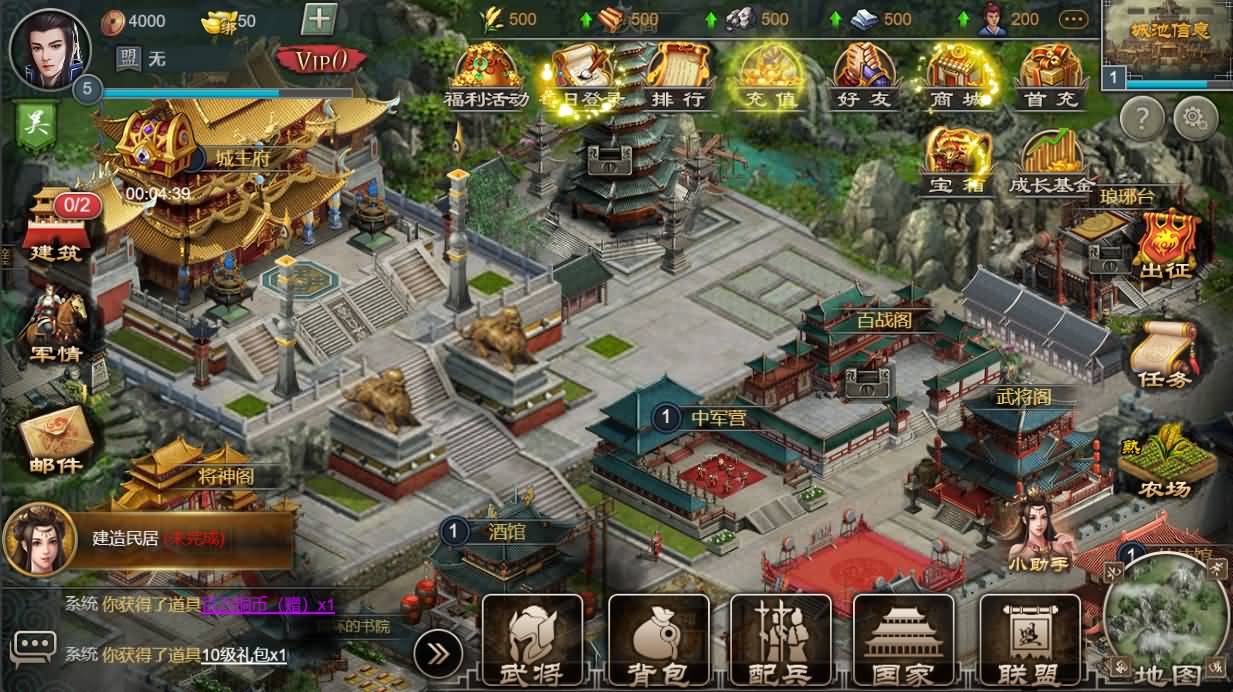Screen dimensions: 1233x692
Task: Click the 出征 expedition icon
Action: (x=1164, y=245)
